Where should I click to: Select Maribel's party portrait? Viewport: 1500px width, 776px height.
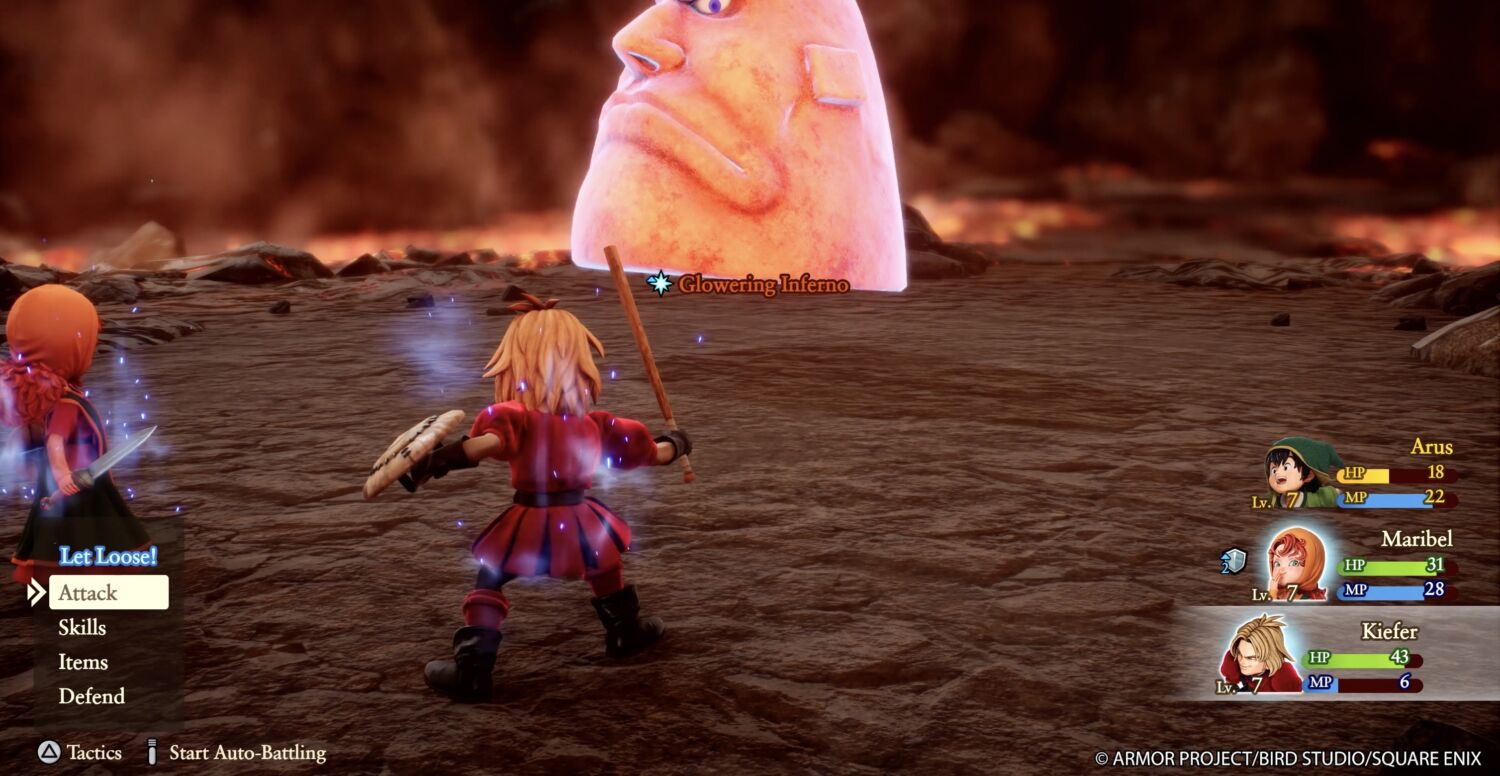tap(1296, 564)
